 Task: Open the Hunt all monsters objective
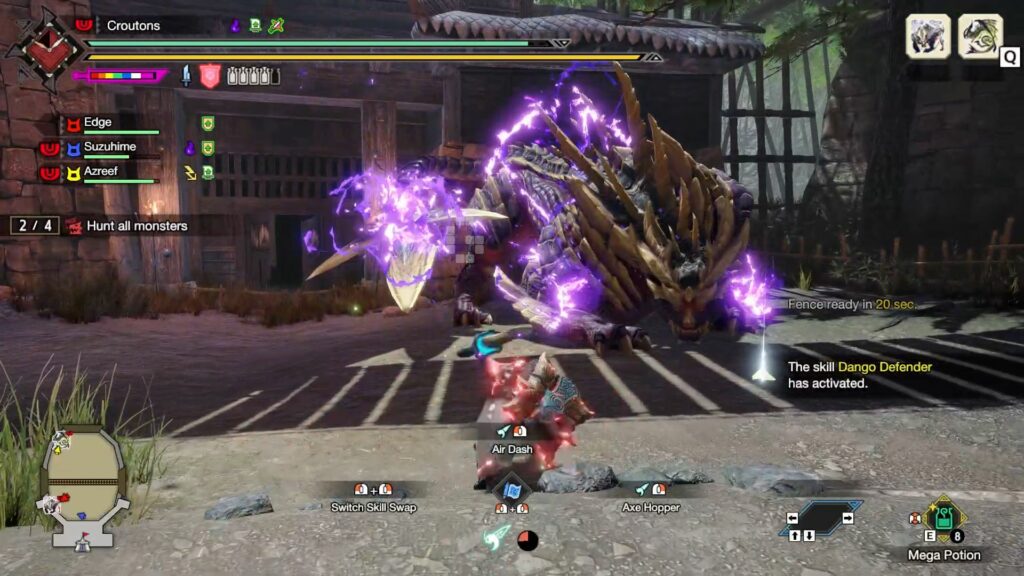137,226
